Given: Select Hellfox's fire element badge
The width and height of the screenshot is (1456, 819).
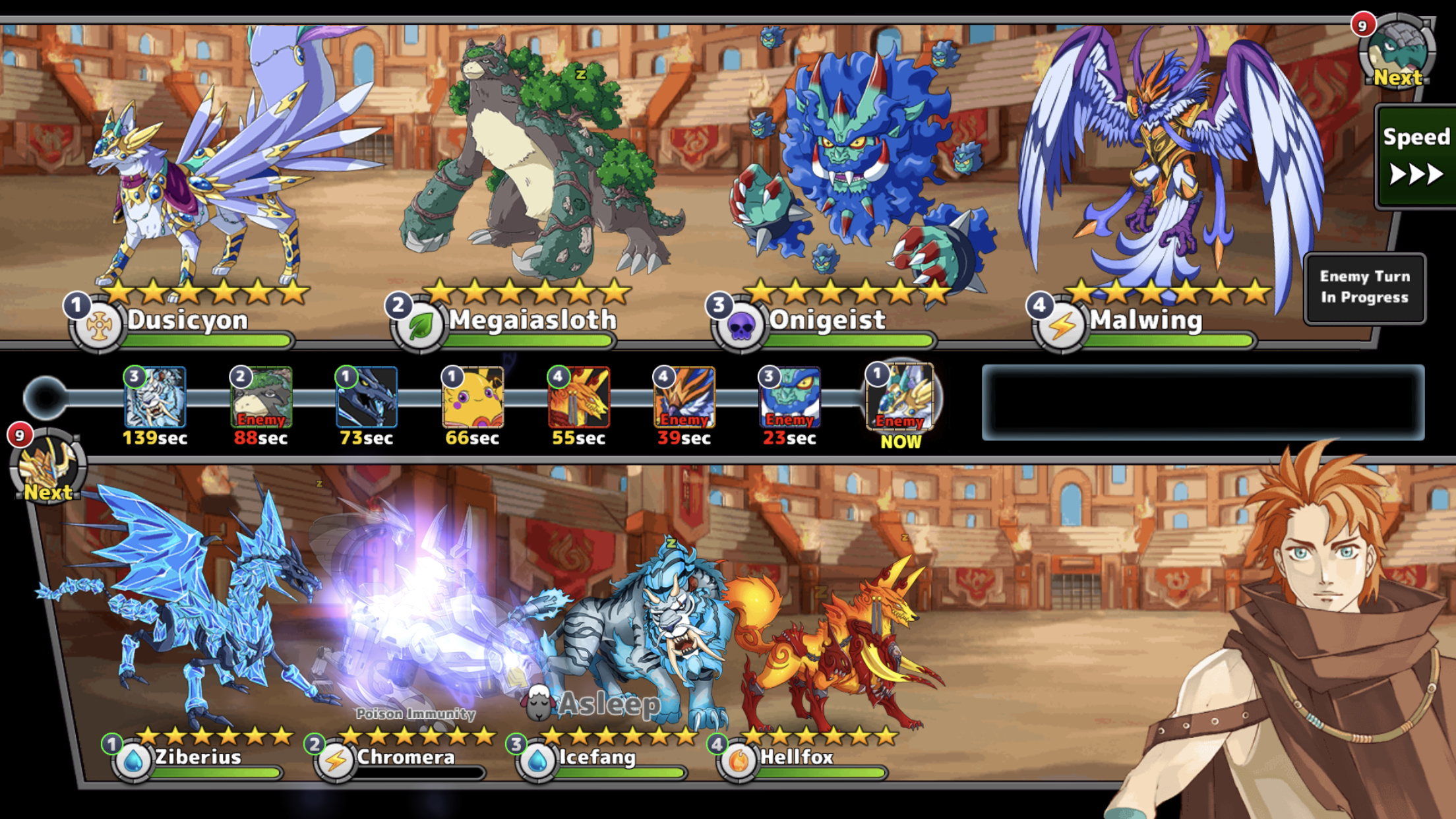Looking at the screenshot, I should 739,761.
